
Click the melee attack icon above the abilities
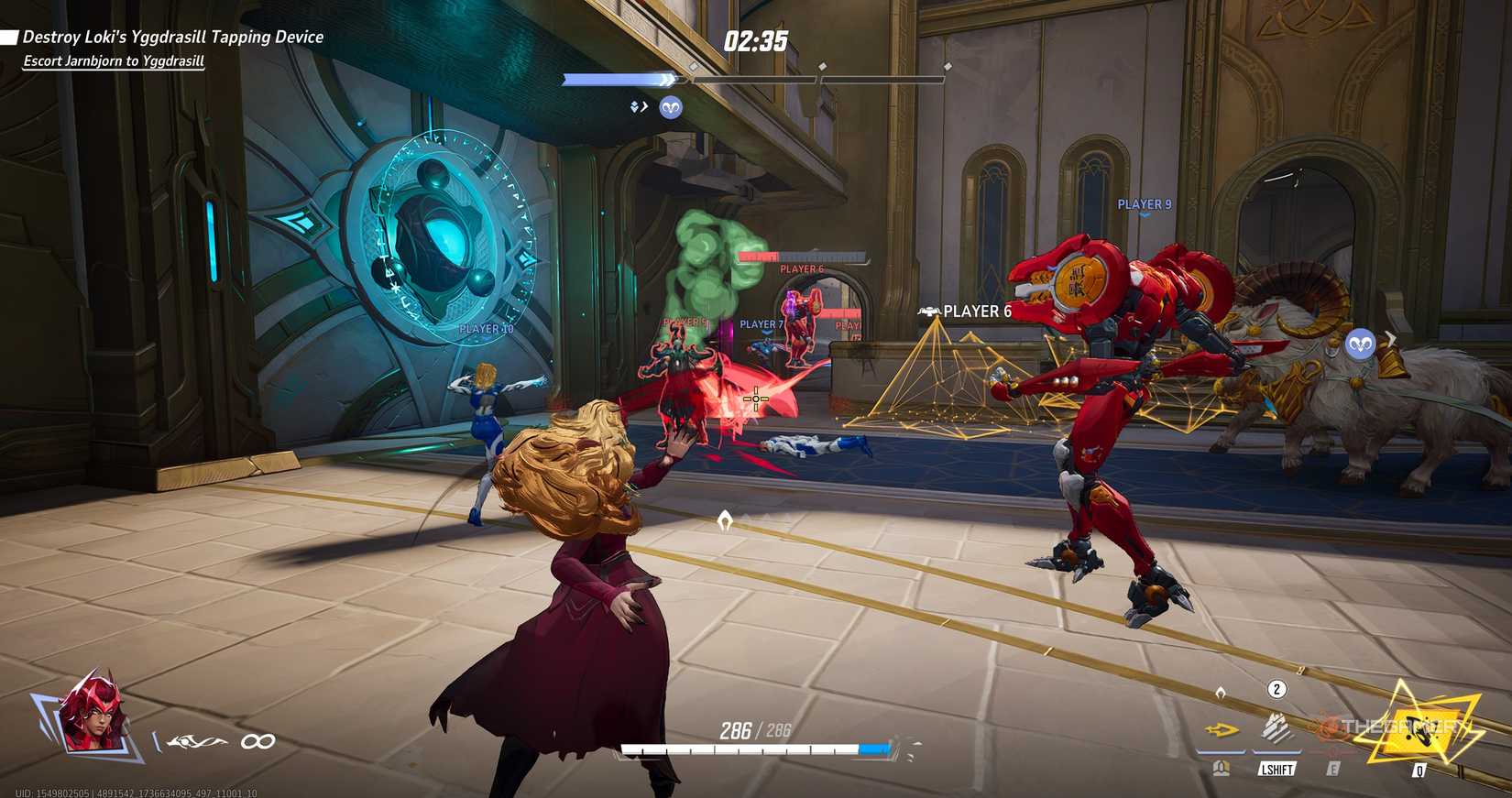[1222, 692]
